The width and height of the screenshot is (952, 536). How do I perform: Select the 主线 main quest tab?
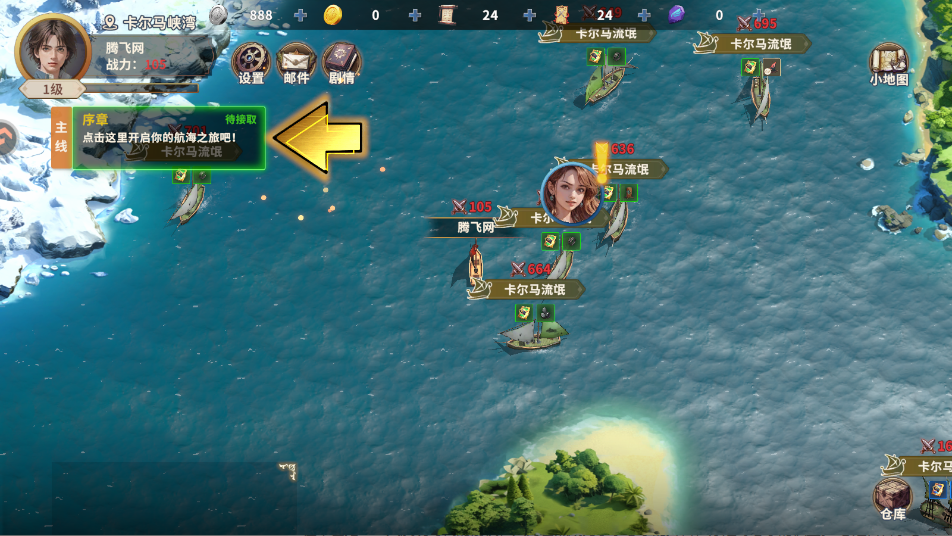coord(61,138)
